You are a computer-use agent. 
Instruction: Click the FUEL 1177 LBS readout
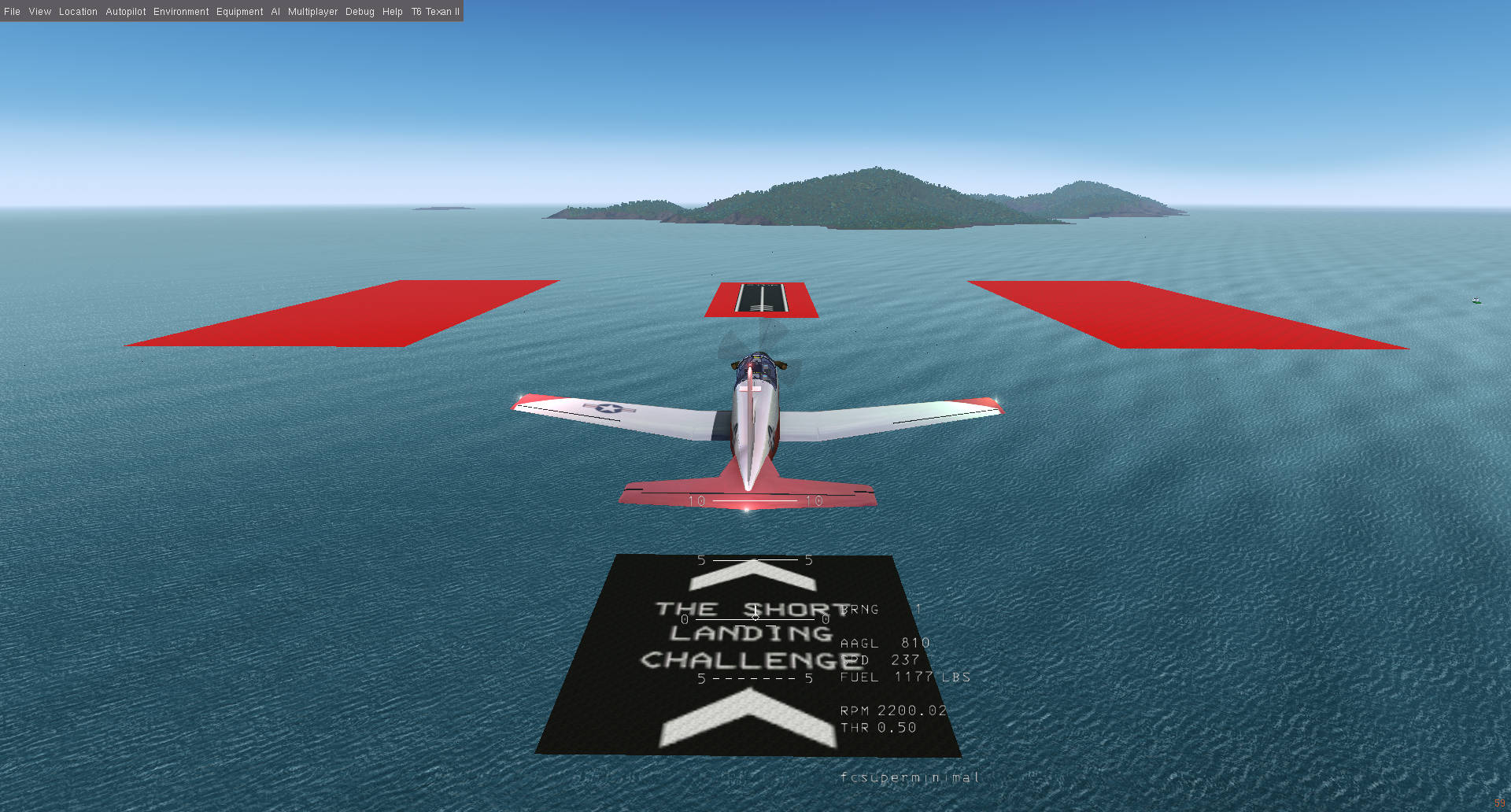(905, 677)
